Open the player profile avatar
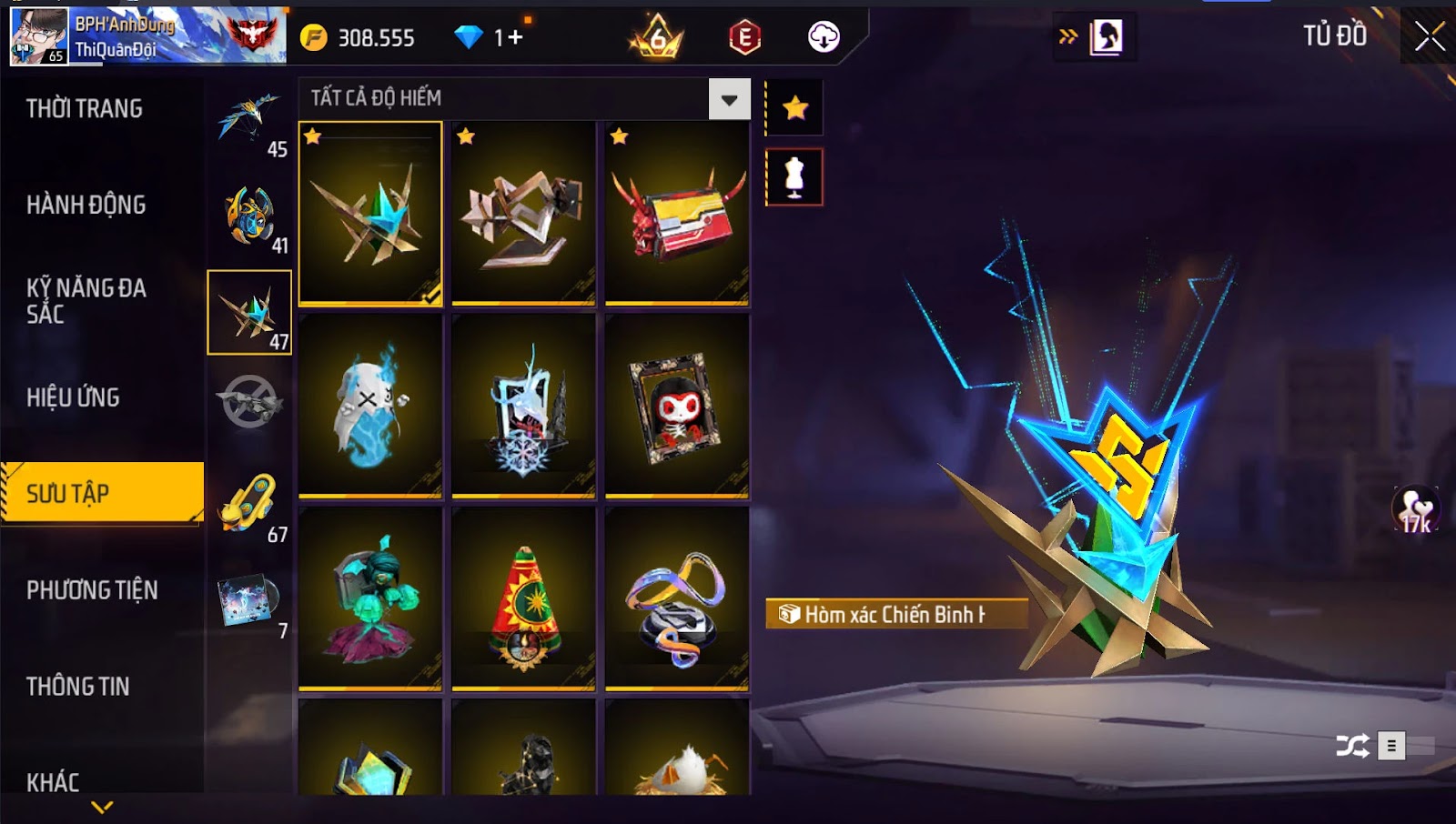The width and height of the screenshot is (1456, 824). tap(39, 36)
